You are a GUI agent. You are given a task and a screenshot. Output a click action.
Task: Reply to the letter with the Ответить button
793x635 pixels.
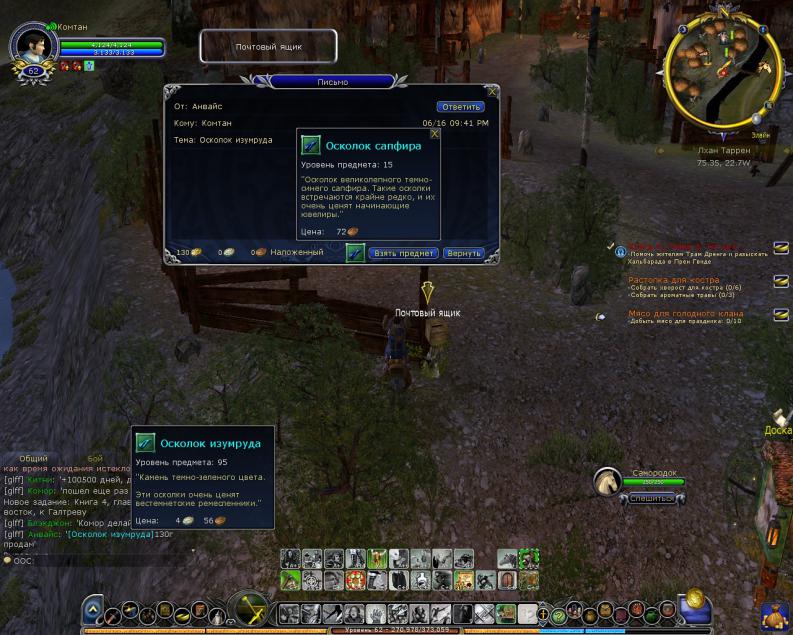point(460,106)
